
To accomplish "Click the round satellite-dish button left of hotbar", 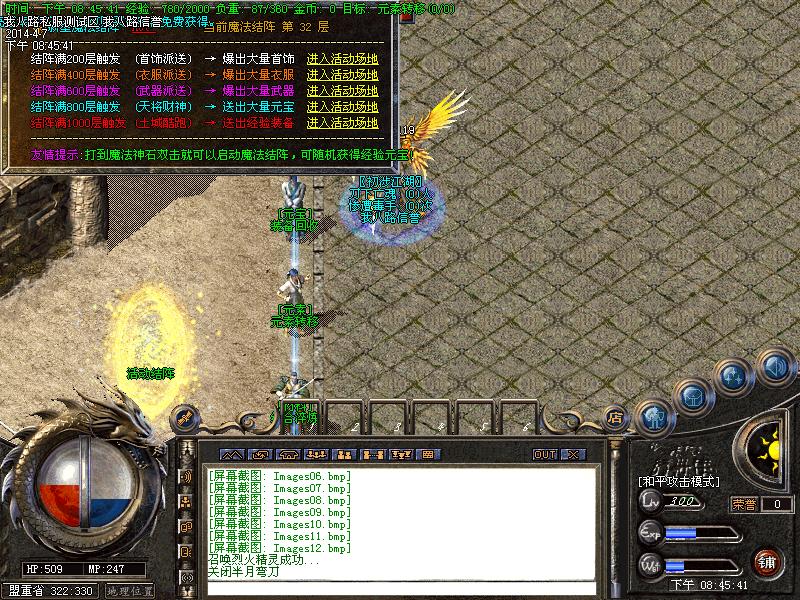I will click(x=185, y=415).
